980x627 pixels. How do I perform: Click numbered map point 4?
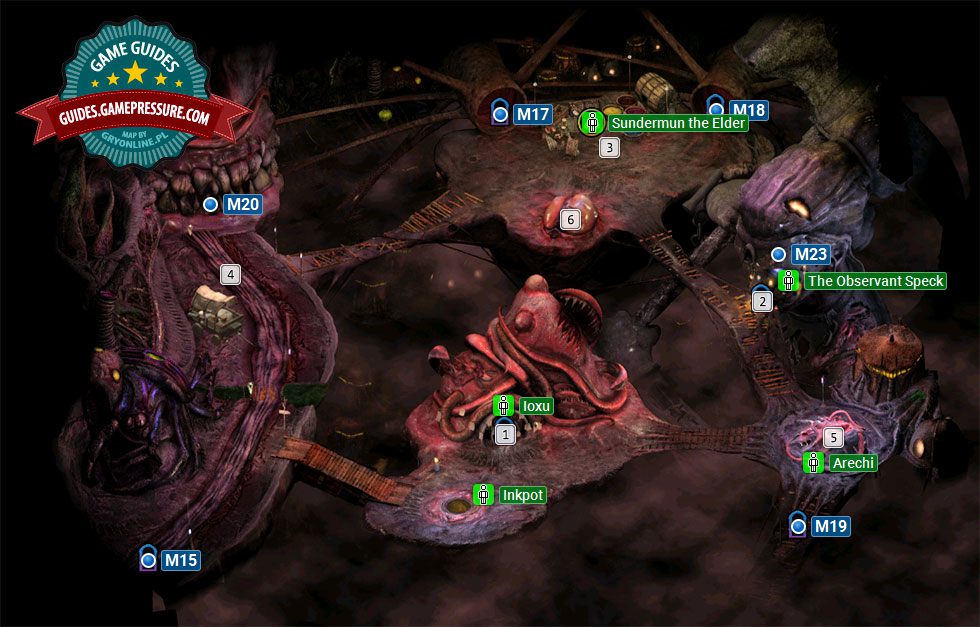coord(230,274)
